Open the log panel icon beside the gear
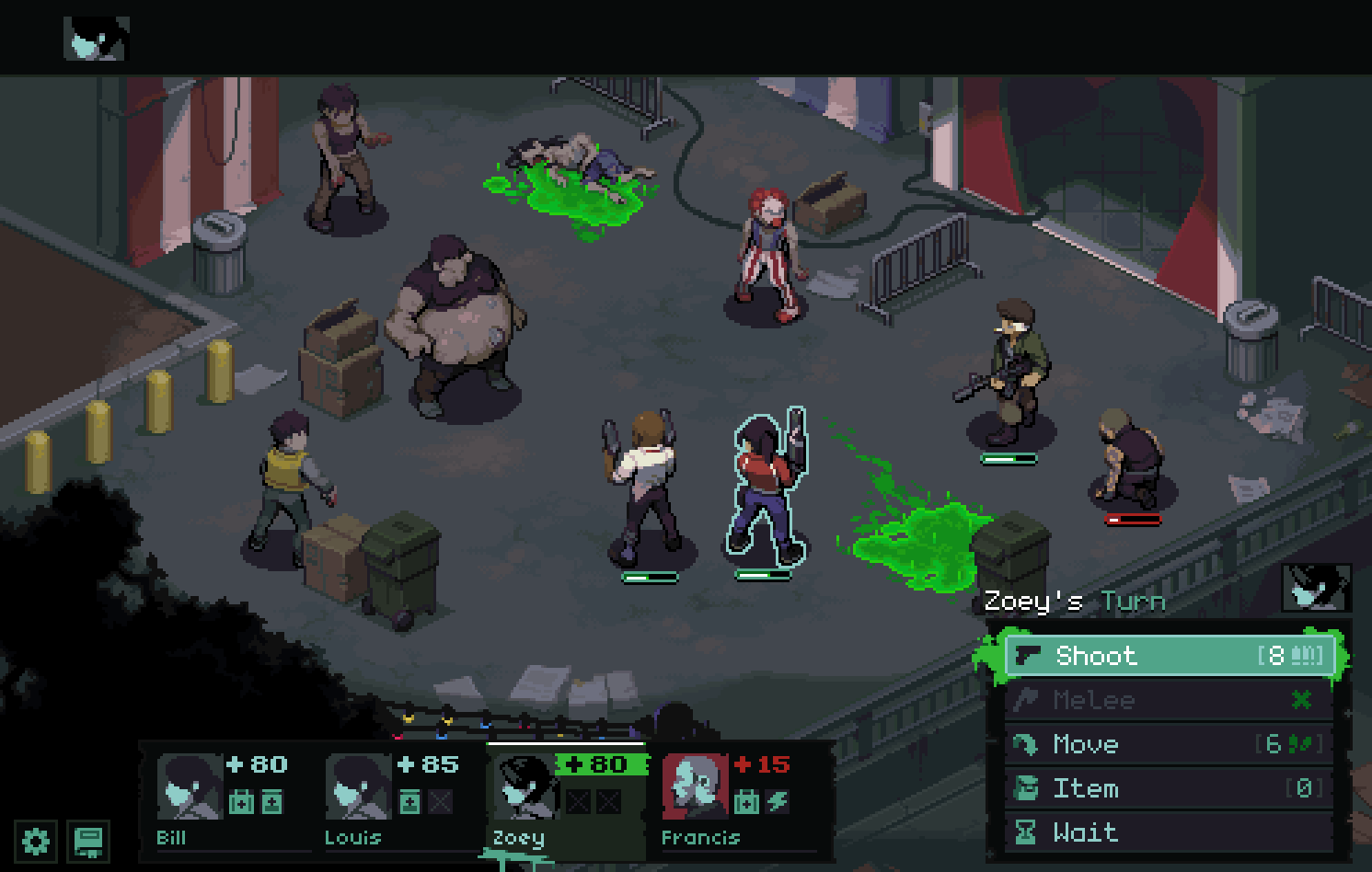The image size is (1372, 872). (x=88, y=841)
